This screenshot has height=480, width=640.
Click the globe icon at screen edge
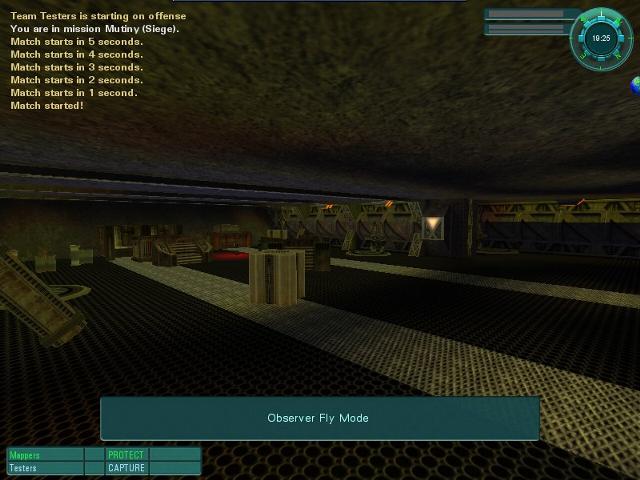[635, 87]
